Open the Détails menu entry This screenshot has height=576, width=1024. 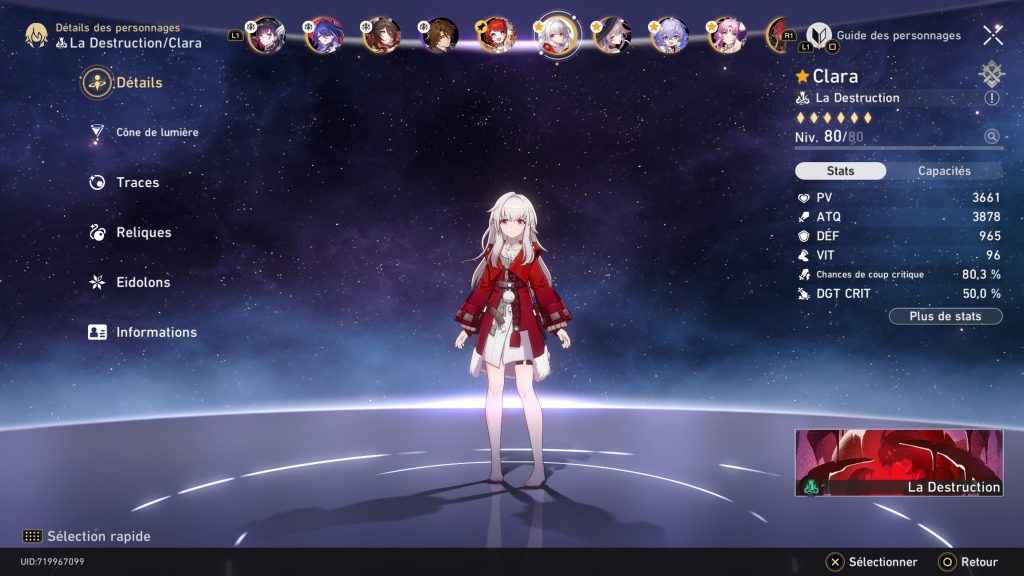coord(138,83)
